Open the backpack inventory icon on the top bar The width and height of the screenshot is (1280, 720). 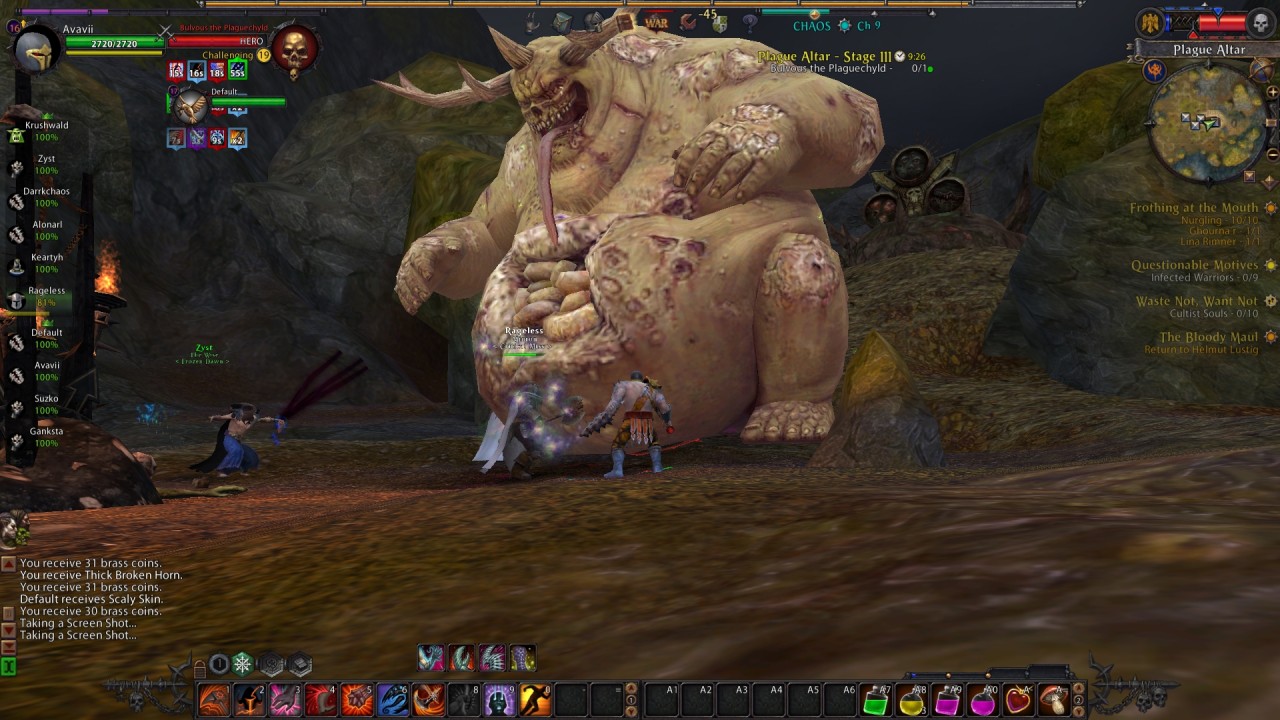point(562,22)
